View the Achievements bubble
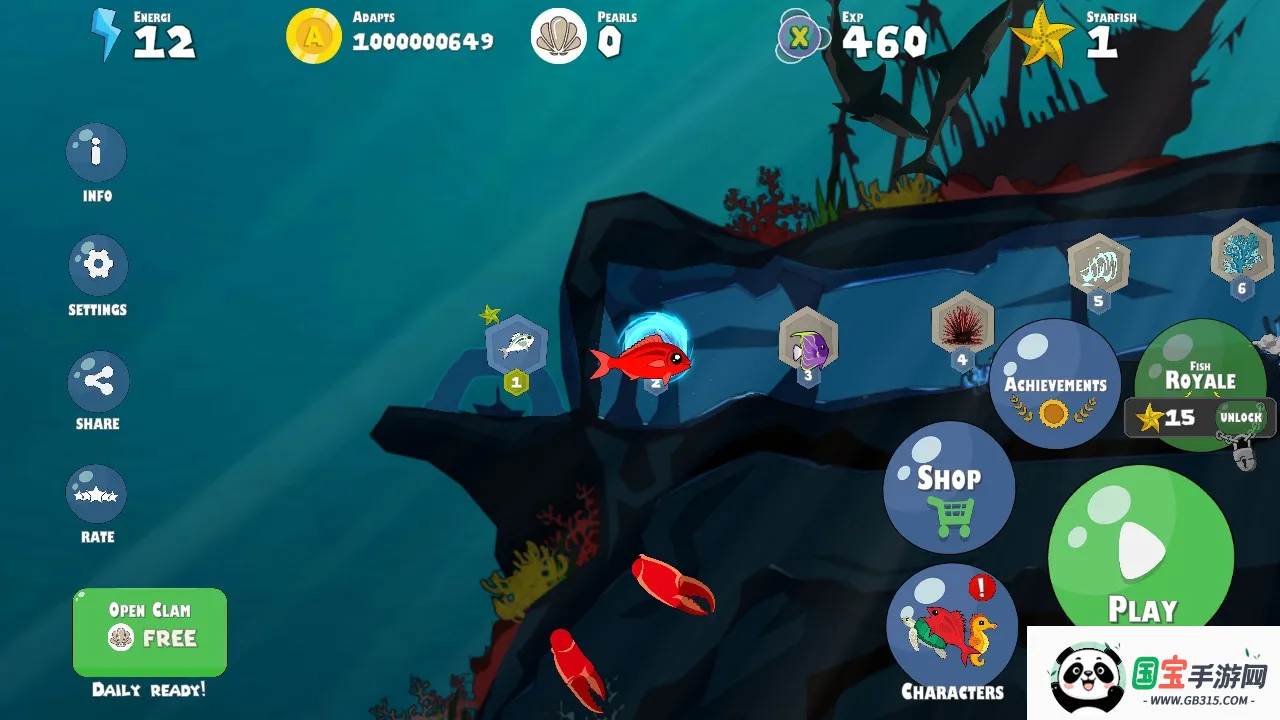1280x720 pixels. click(x=1054, y=385)
